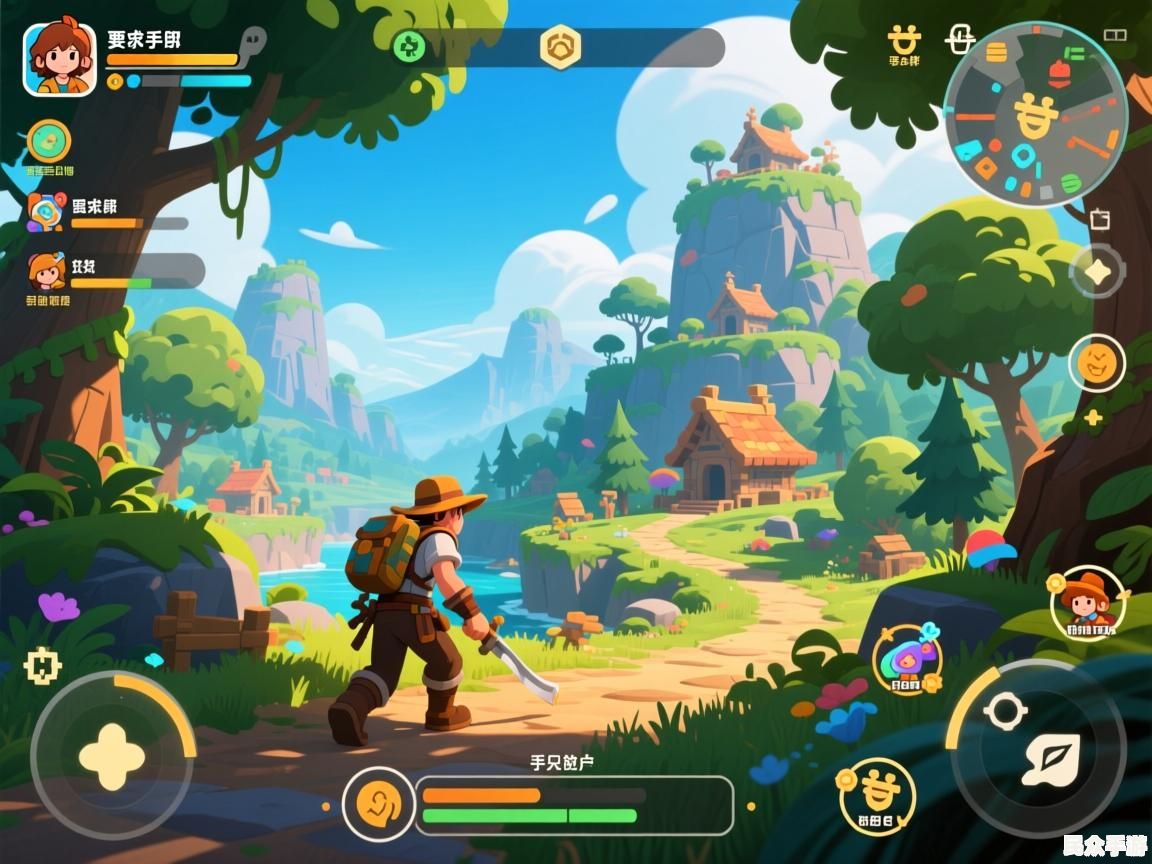This screenshot has width=1152, height=864.
Task: Select the party member with the colorful creature avatar
Action: (45, 212)
